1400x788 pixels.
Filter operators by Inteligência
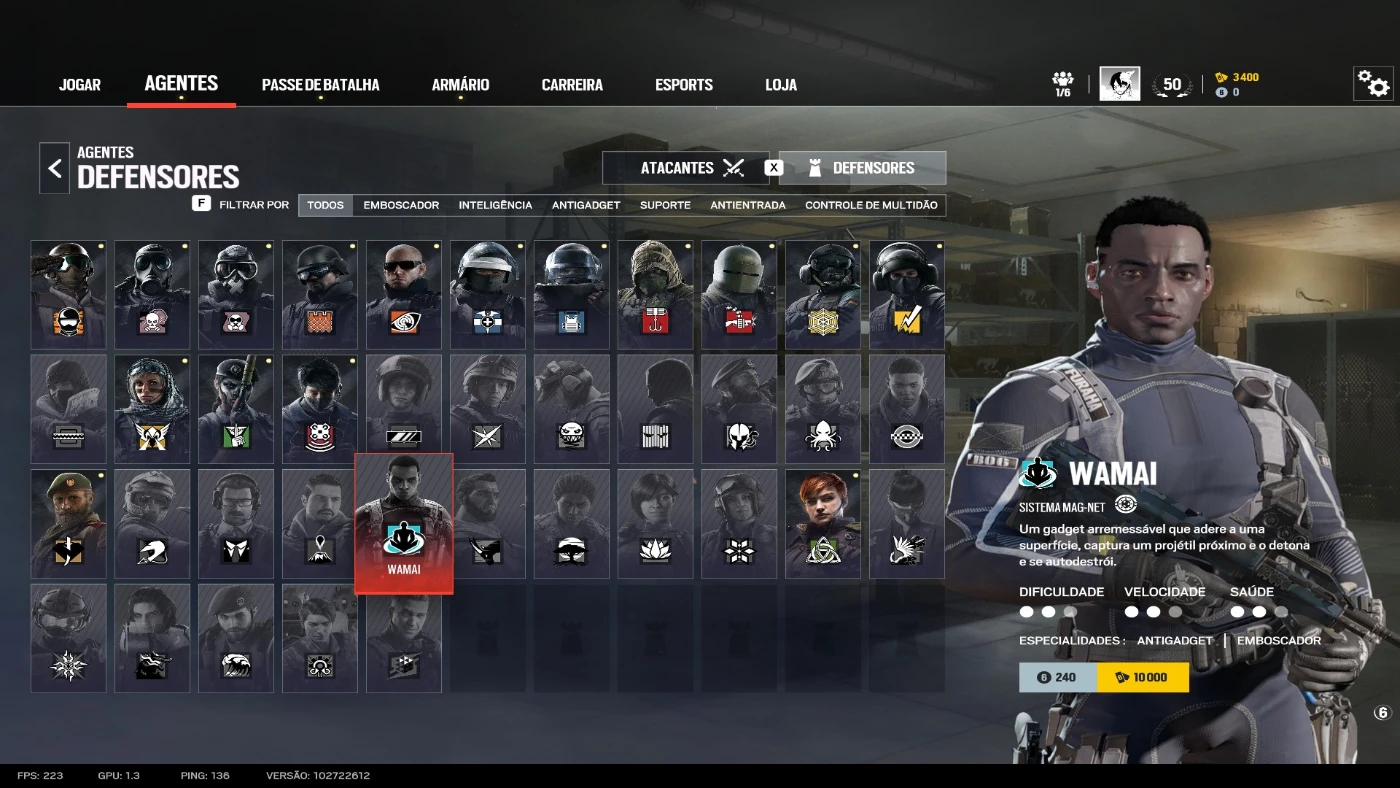click(x=495, y=205)
